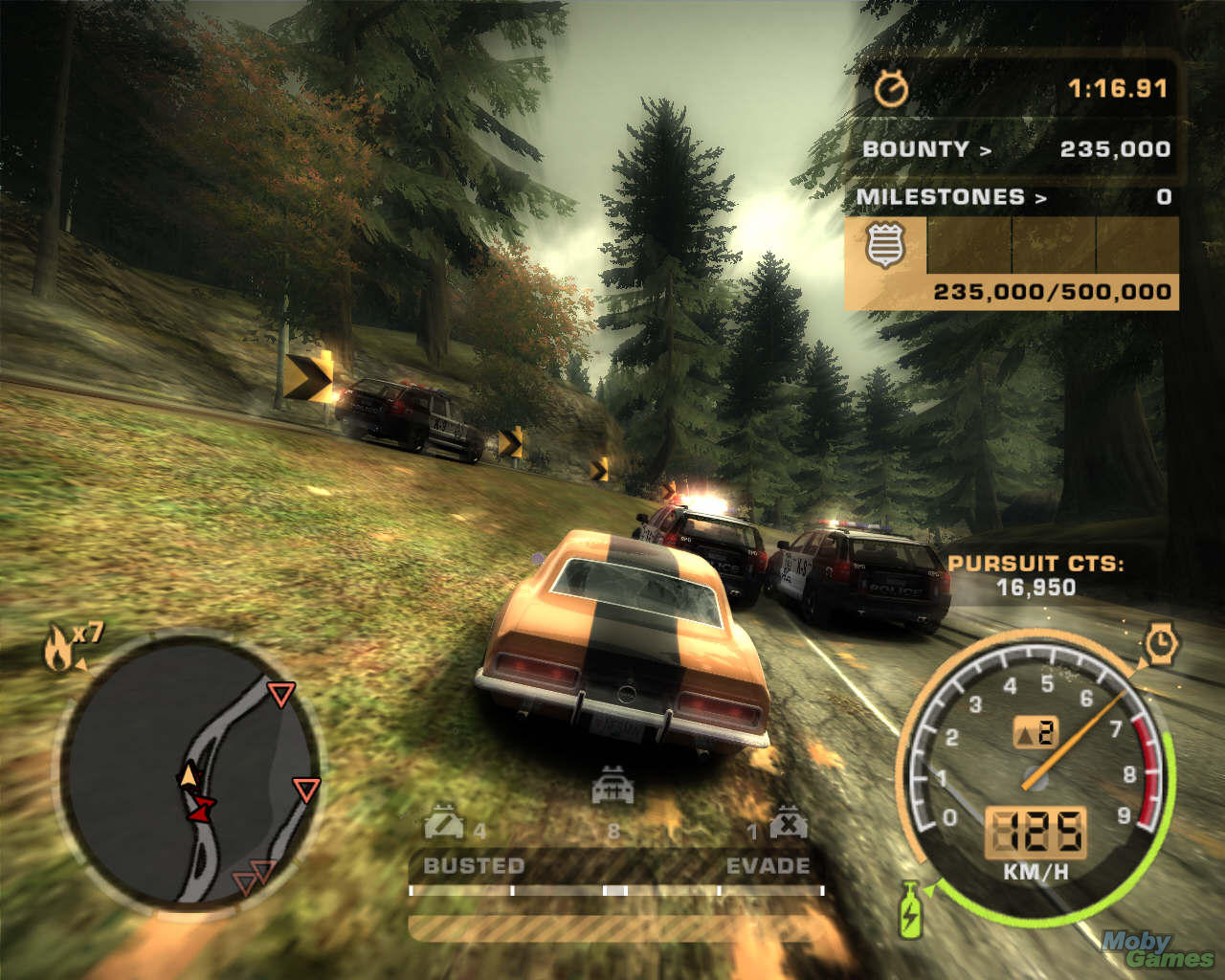Click the stopwatch icon beside the pursuit timer
The height and width of the screenshot is (980, 1225).
[892, 89]
